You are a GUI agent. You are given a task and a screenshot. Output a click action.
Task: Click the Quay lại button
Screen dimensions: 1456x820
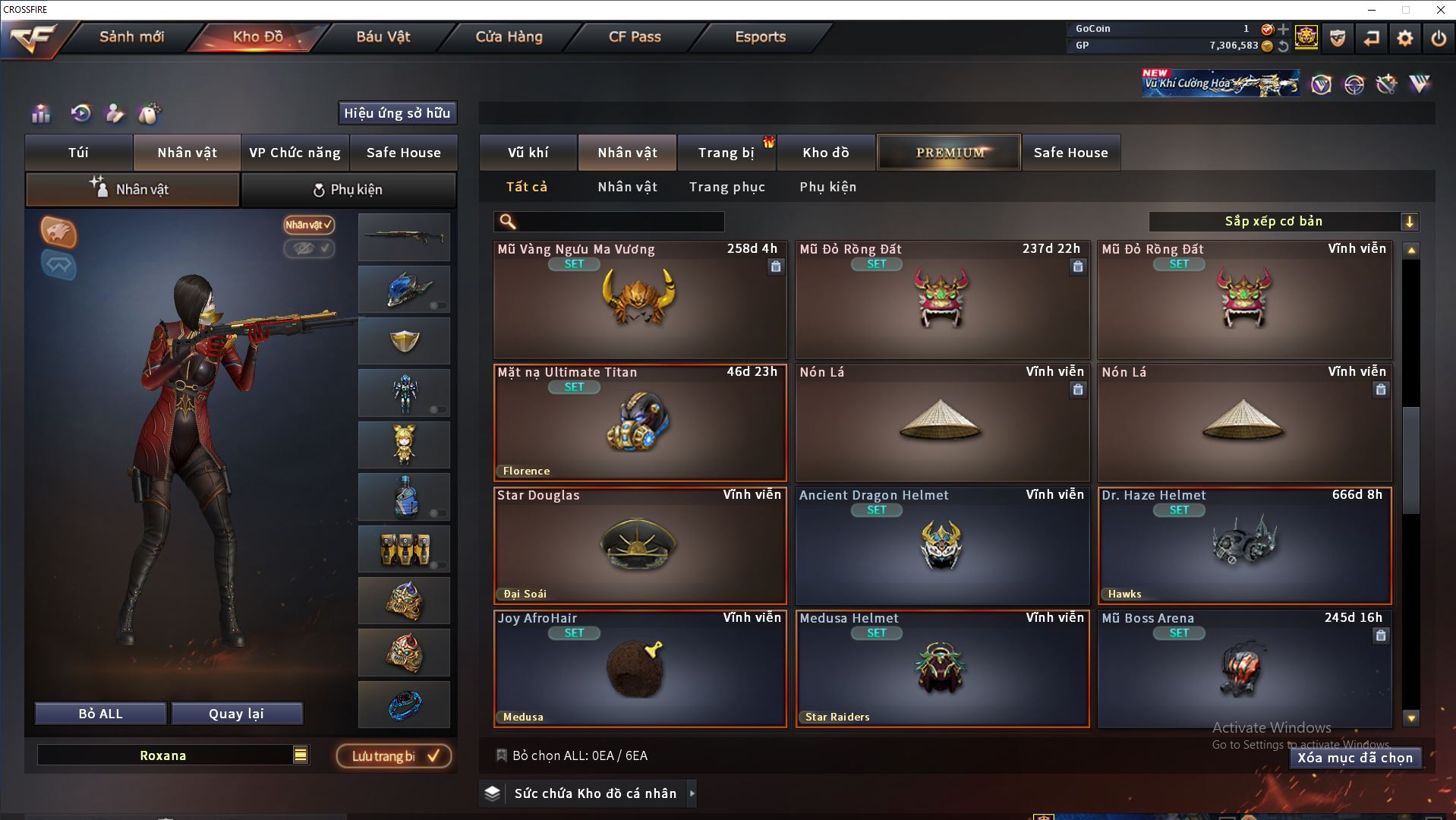tap(236, 714)
